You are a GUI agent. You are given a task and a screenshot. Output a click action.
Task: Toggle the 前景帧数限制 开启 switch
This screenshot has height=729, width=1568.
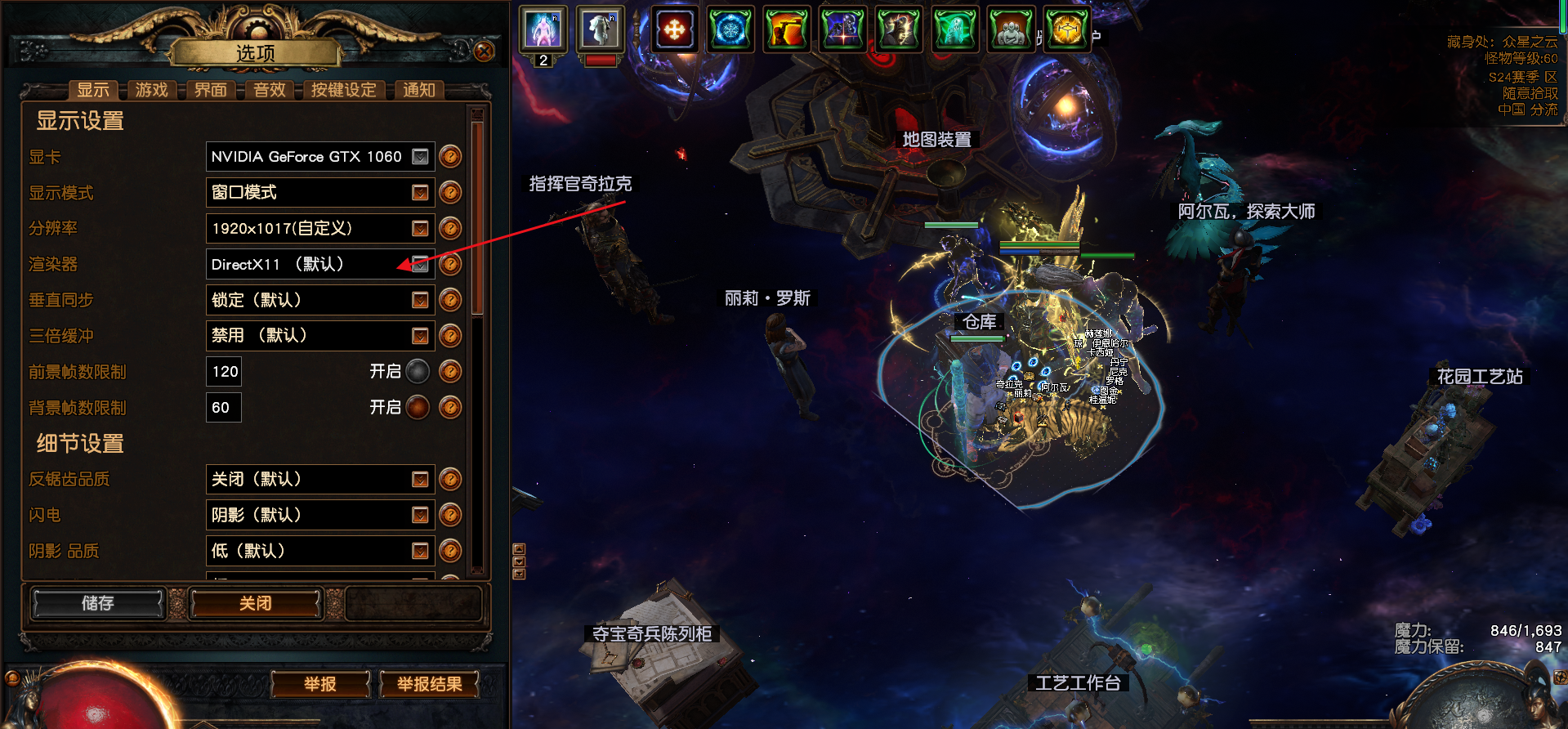[418, 372]
